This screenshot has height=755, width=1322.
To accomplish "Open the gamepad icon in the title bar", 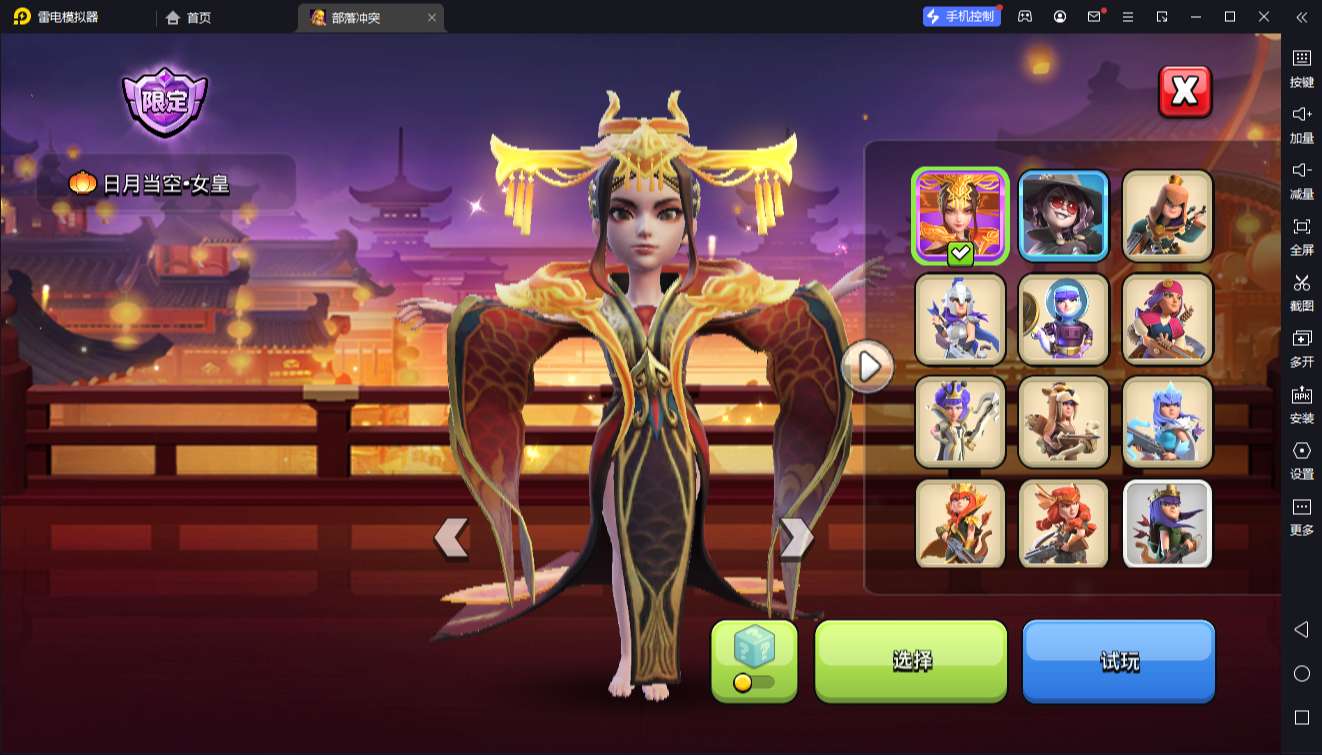I will point(1023,17).
